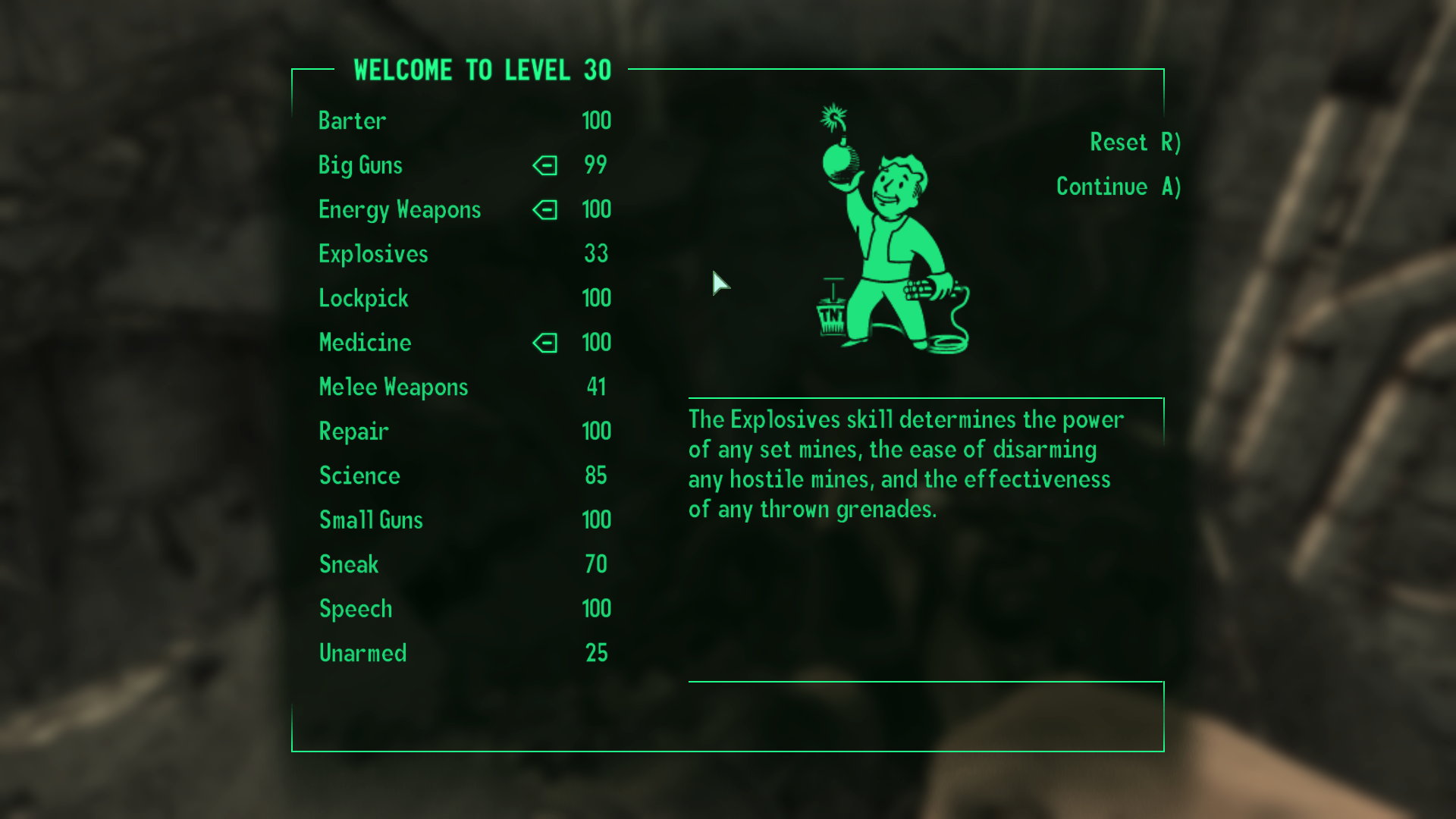This screenshot has width=1456, height=819.
Task: Select the Science skill
Action: coord(359,476)
